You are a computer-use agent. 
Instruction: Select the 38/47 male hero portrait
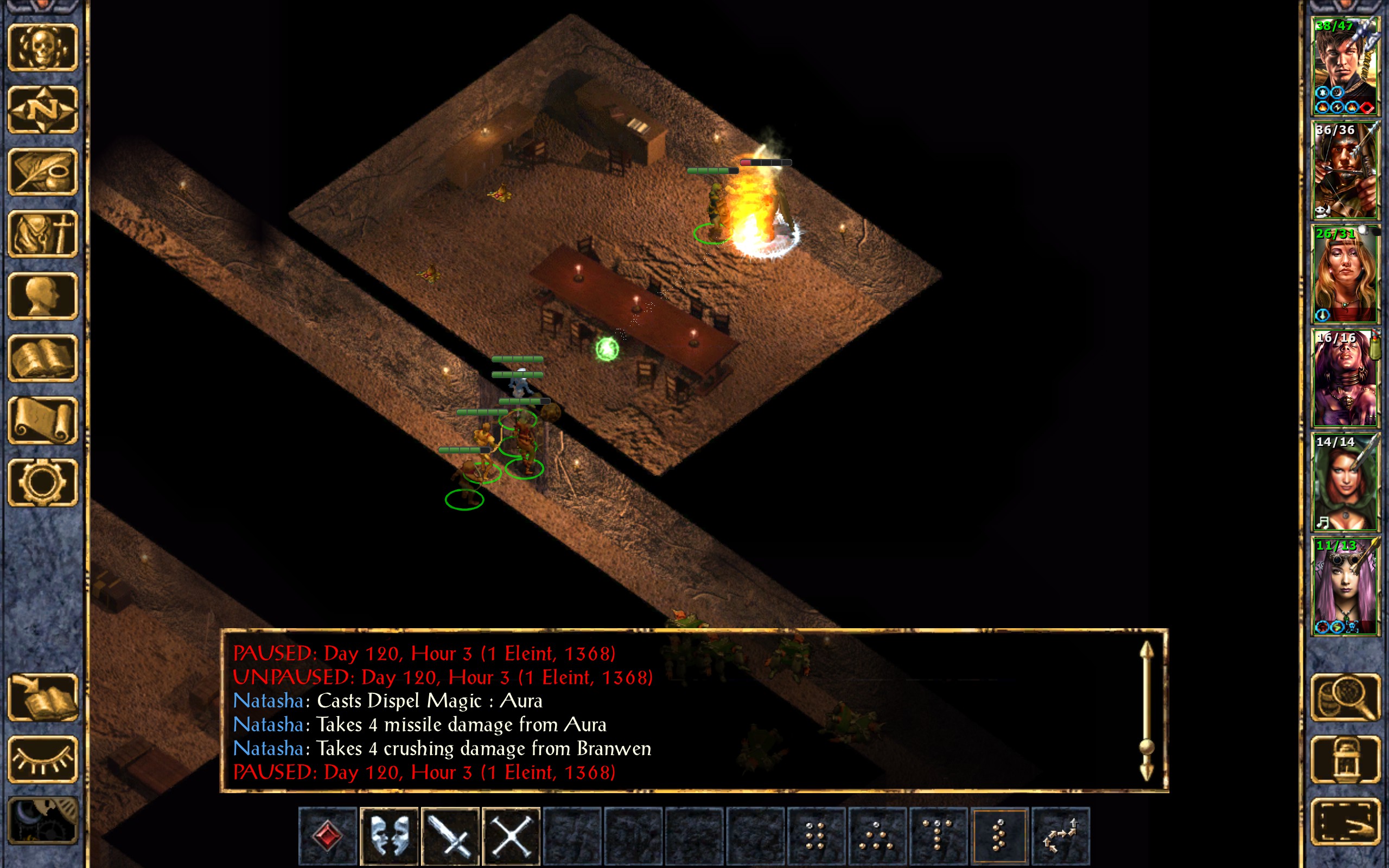1345,66
